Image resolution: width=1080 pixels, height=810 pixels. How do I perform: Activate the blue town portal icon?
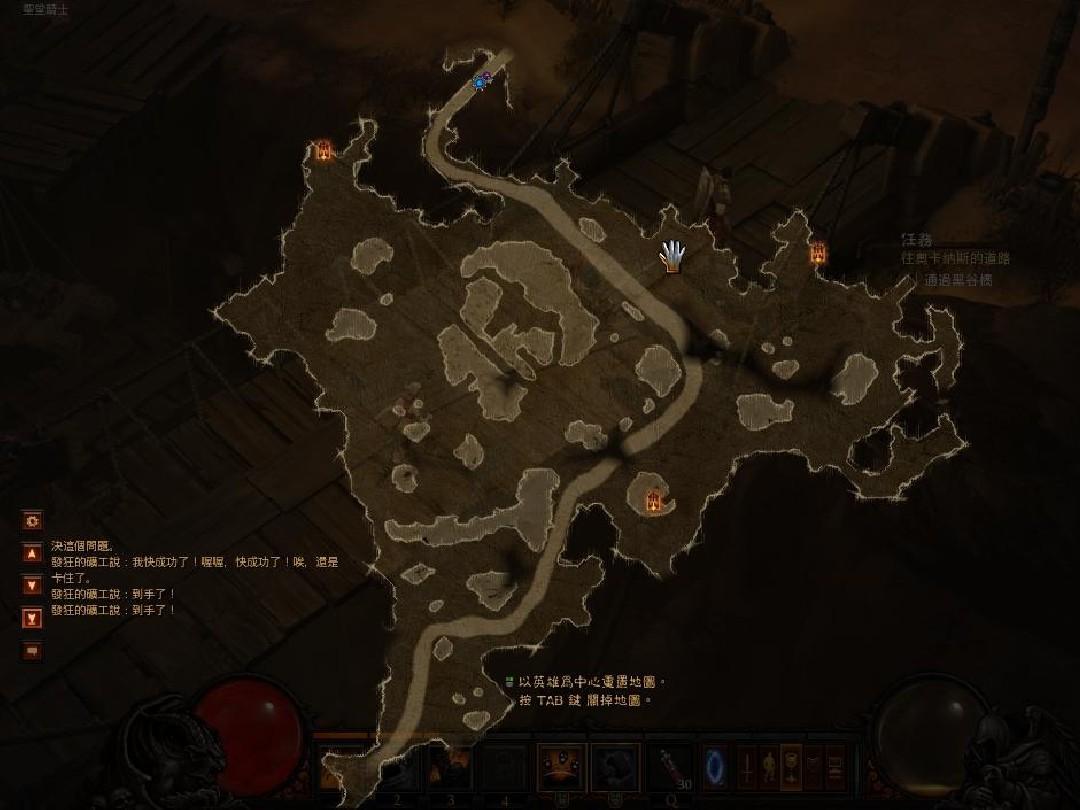pyautogui.click(x=714, y=766)
